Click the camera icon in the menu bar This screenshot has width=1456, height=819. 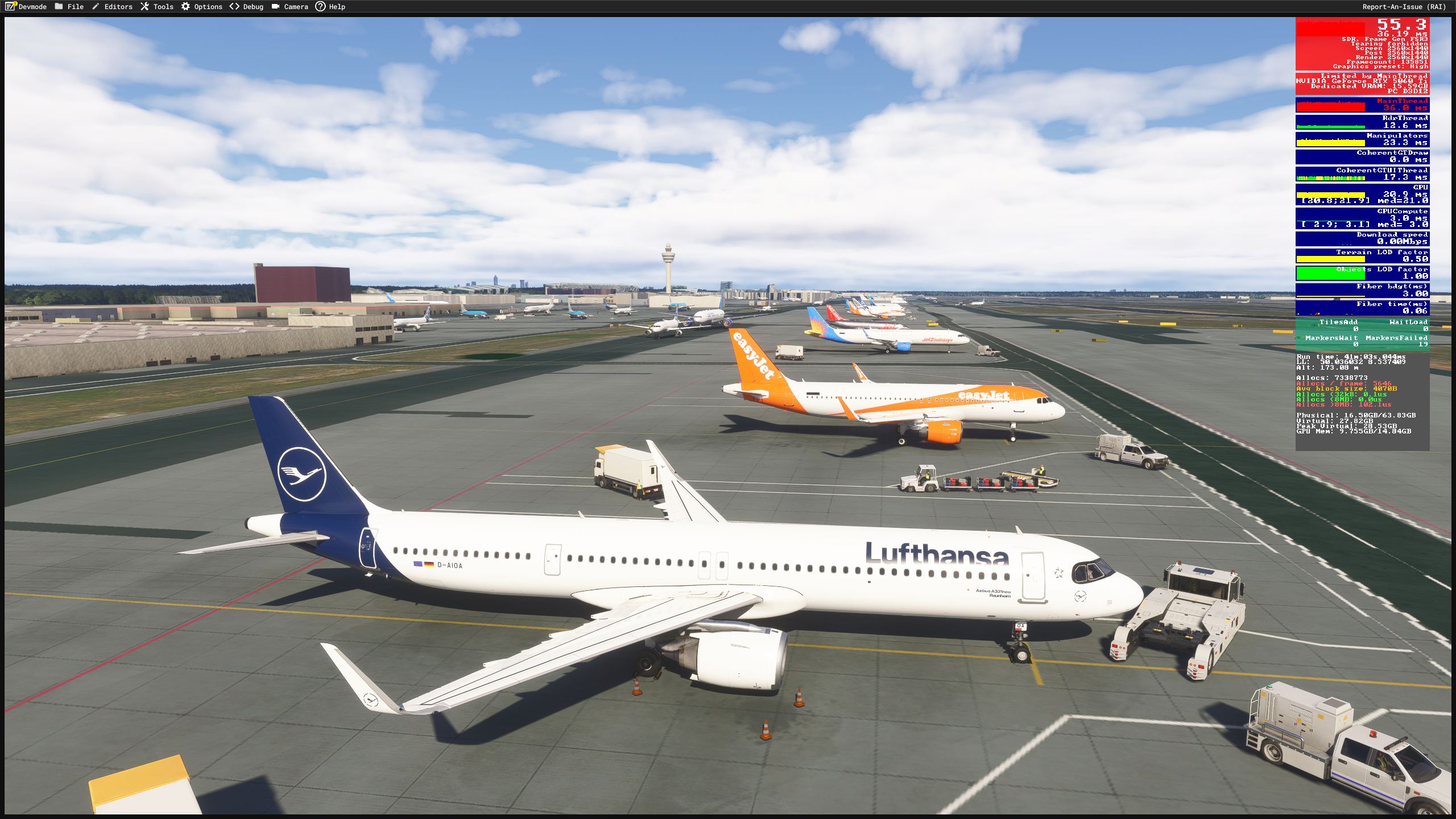(x=275, y=7)
